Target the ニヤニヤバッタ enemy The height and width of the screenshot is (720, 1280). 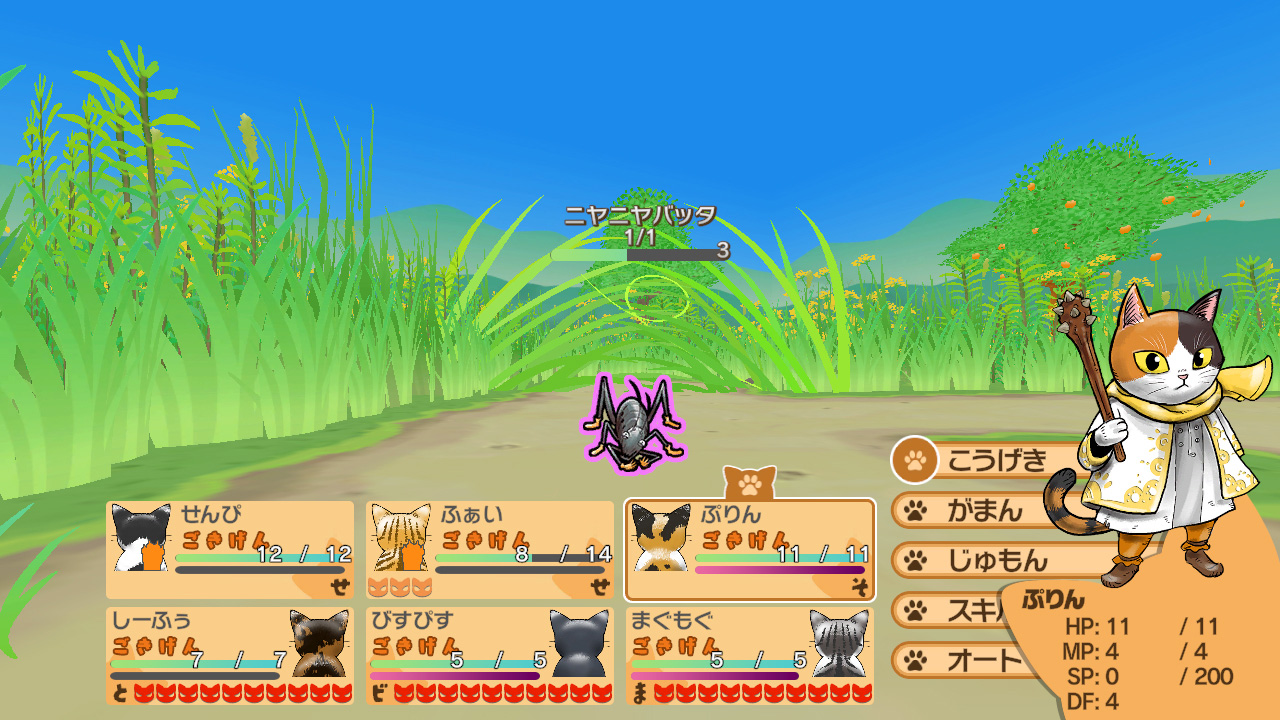632,423
